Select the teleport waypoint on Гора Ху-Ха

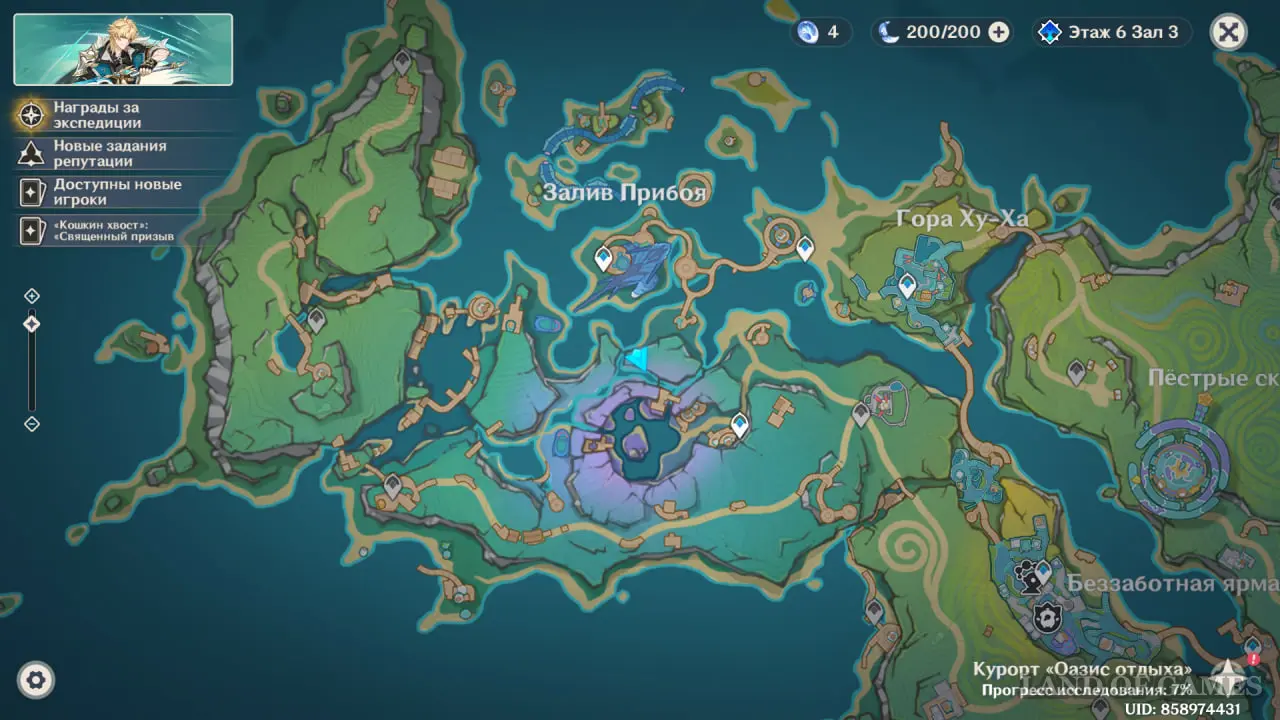point(907,285)
